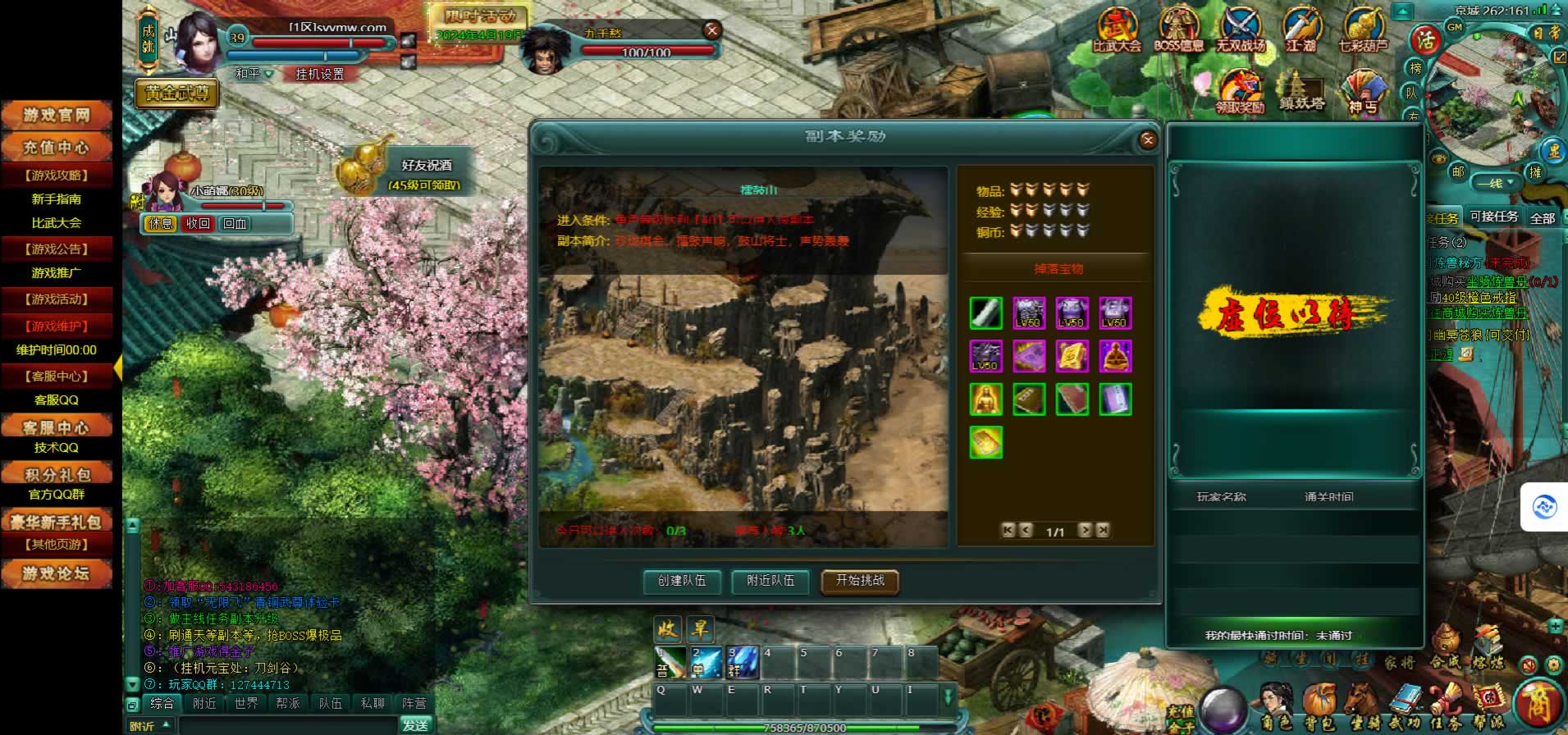Claim rewards via 领取奖励 icon

click(x=1240, y=92)
